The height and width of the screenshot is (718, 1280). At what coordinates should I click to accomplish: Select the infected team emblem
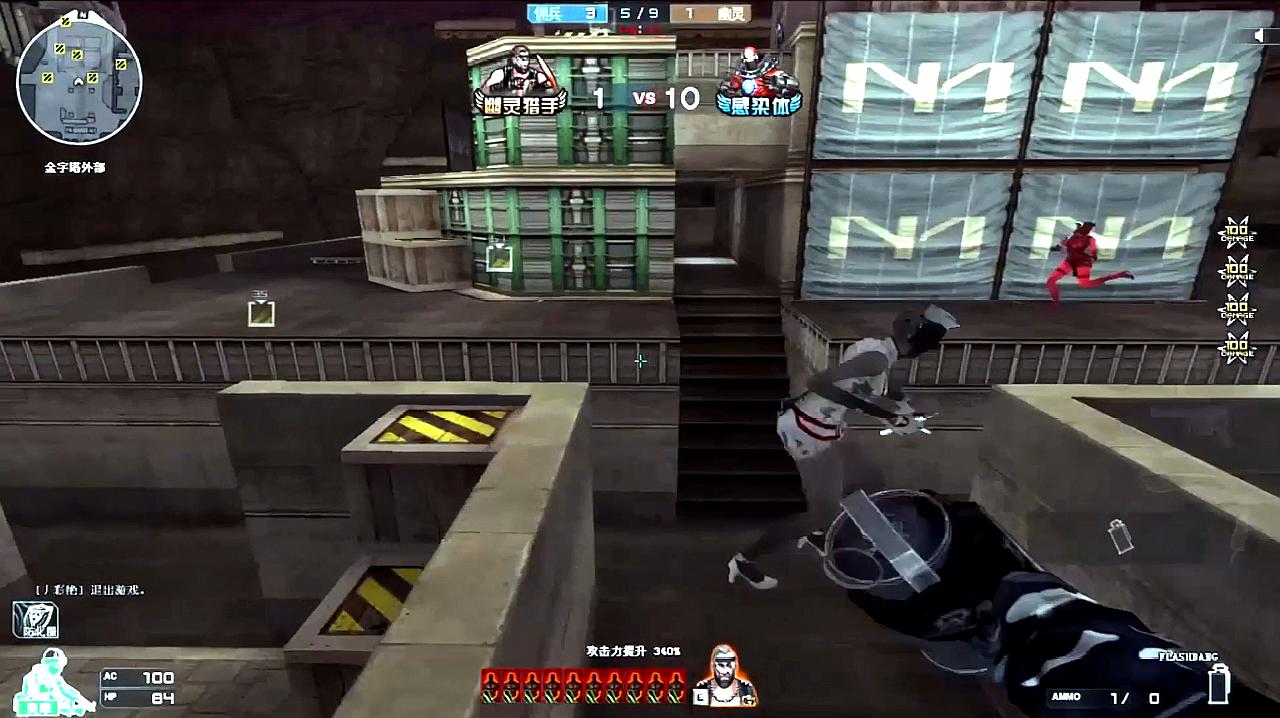[759, 80]
